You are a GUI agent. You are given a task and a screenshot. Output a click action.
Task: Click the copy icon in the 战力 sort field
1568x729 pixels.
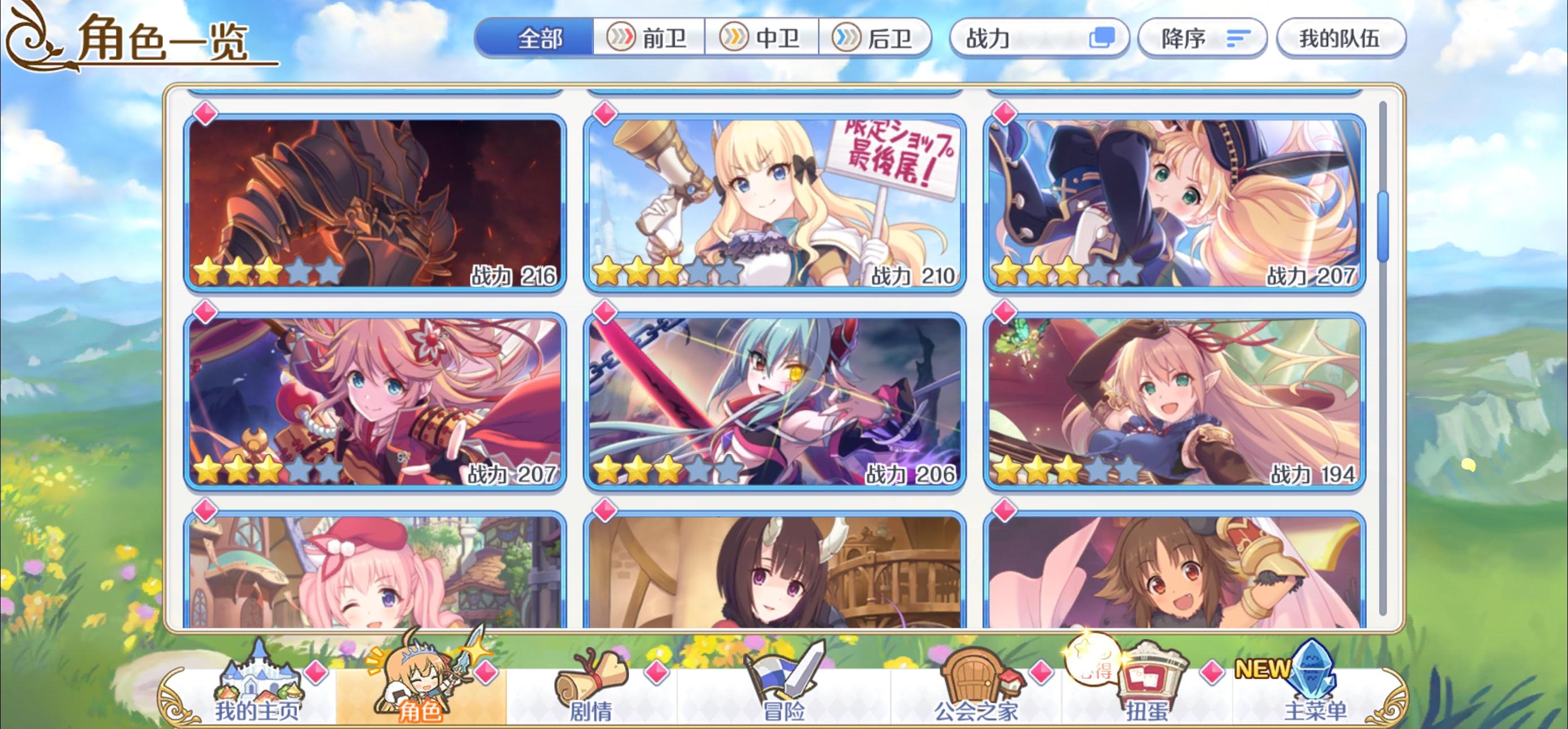click(x=1105, y=38)
